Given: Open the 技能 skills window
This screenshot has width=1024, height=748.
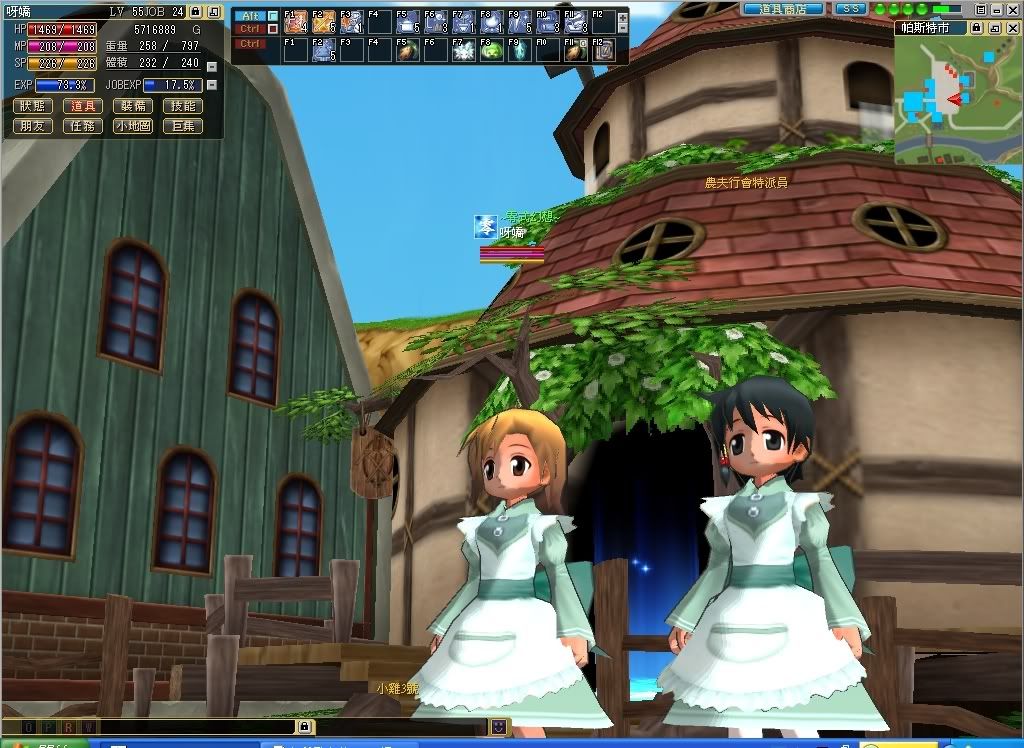Looking at the screenshot, I should 183,106.
